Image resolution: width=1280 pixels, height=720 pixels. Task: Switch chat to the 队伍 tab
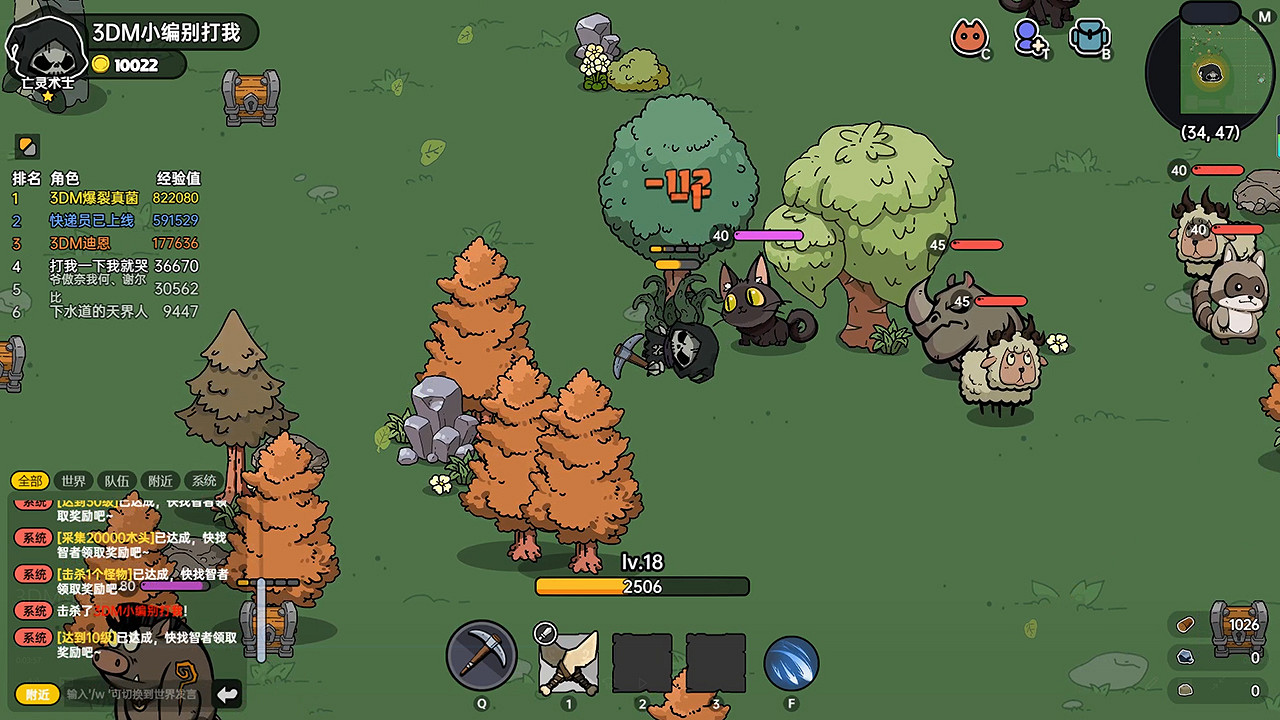point(117,481)
